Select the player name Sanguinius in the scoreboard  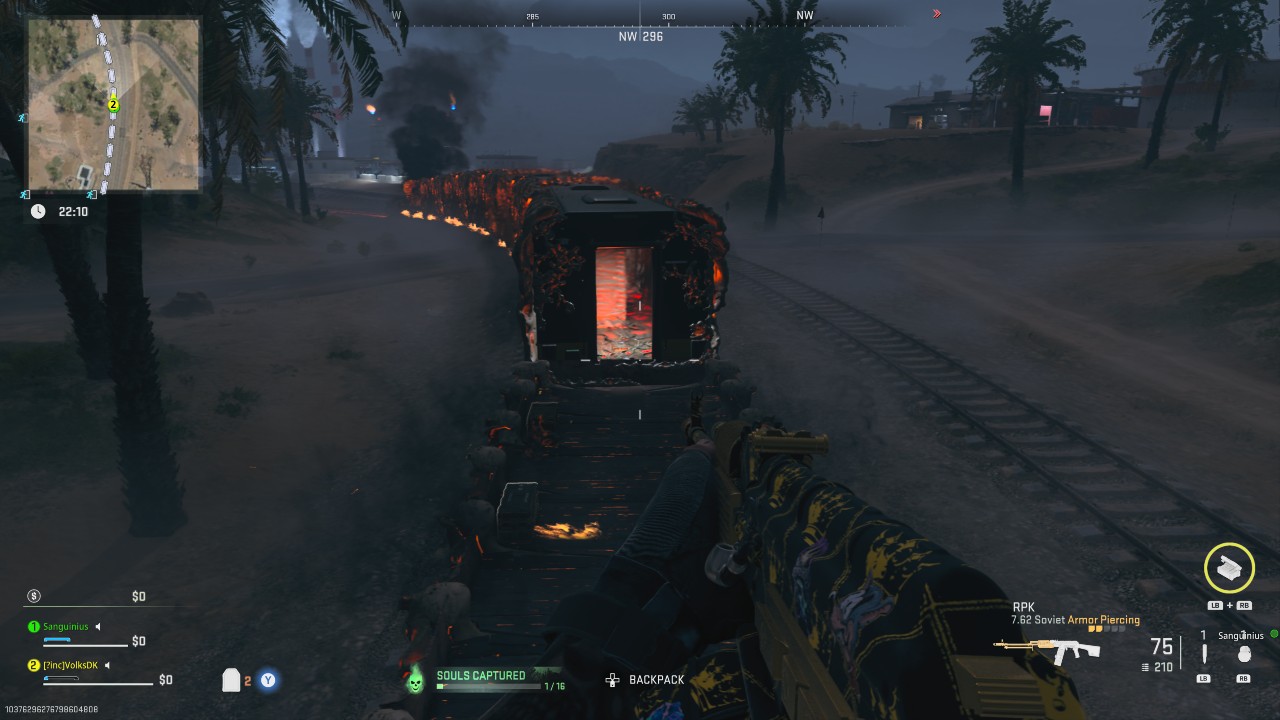tap(64, 626)
